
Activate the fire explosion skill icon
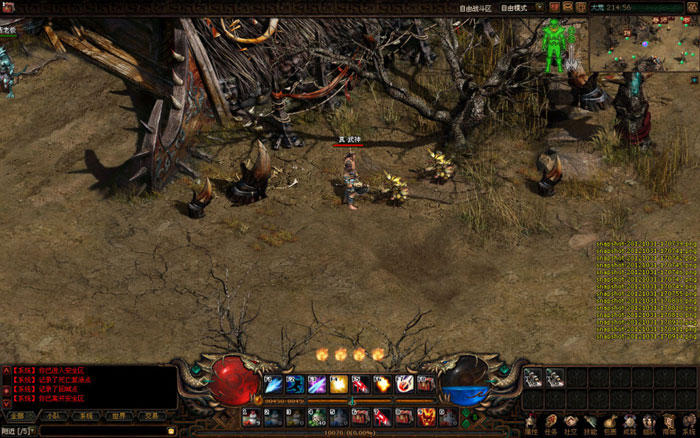click(x=381, y=384)
